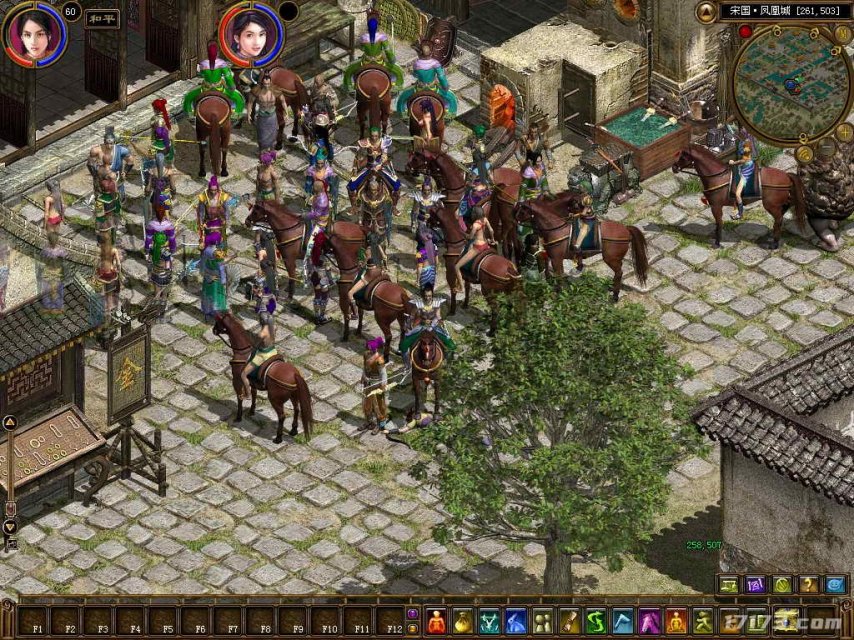Screen dimensions: 854x640
Task: Open the question mark help button
Action: 808,585
